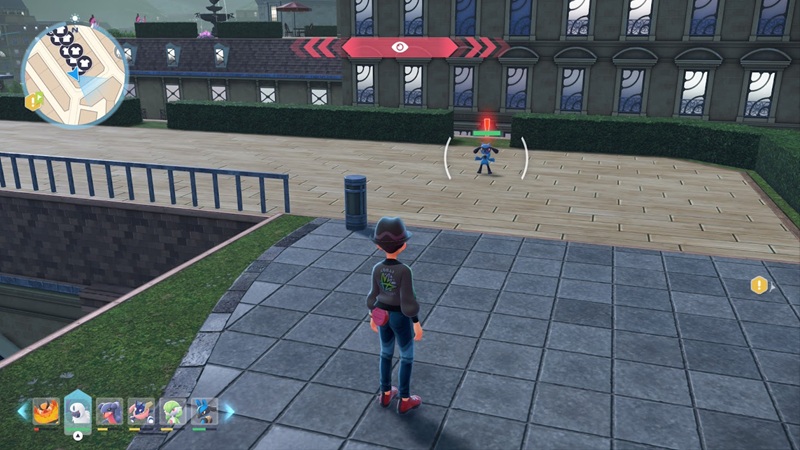Image resolution: width=800 pixels, height=450 pixels.
Task: Switch to Garchomp in the party bar
Action: pyautogui.click(x=110, y=411)
